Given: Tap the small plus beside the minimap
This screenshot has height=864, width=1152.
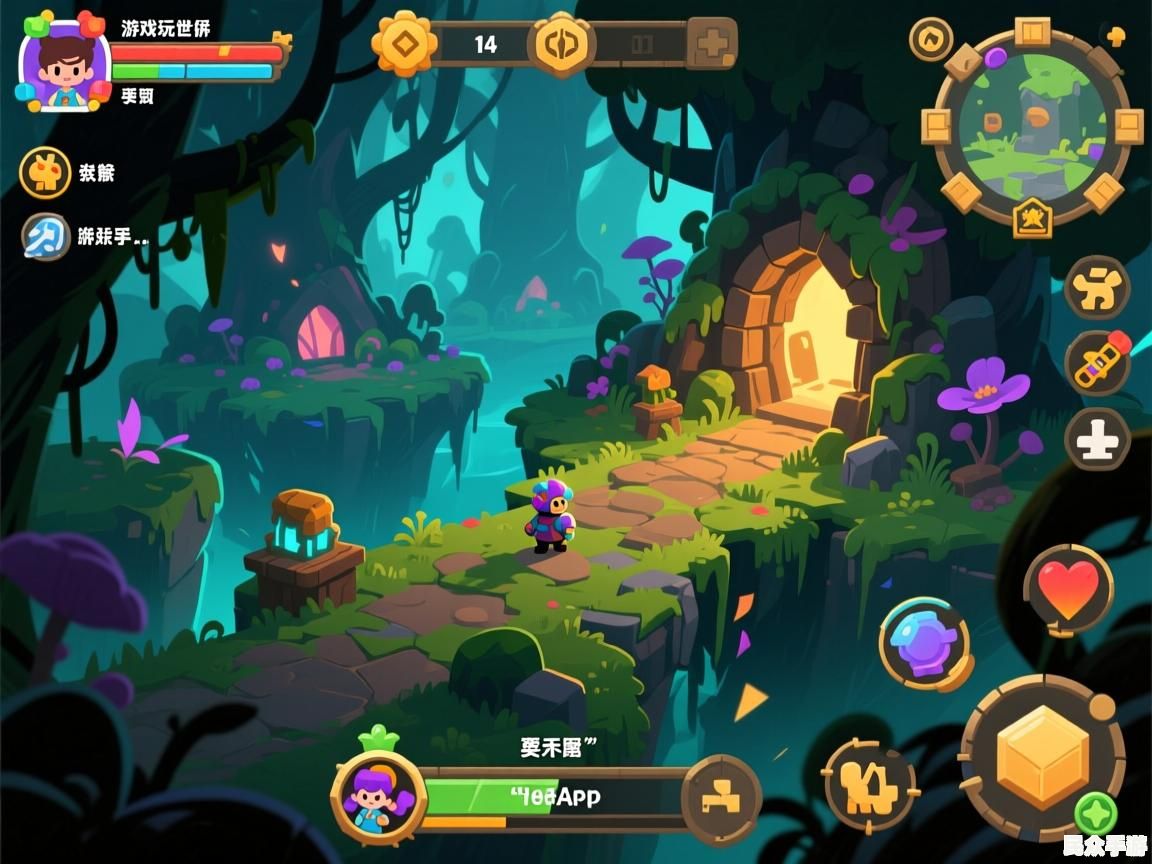Looking at the screenshot, I should (1117, 37).
